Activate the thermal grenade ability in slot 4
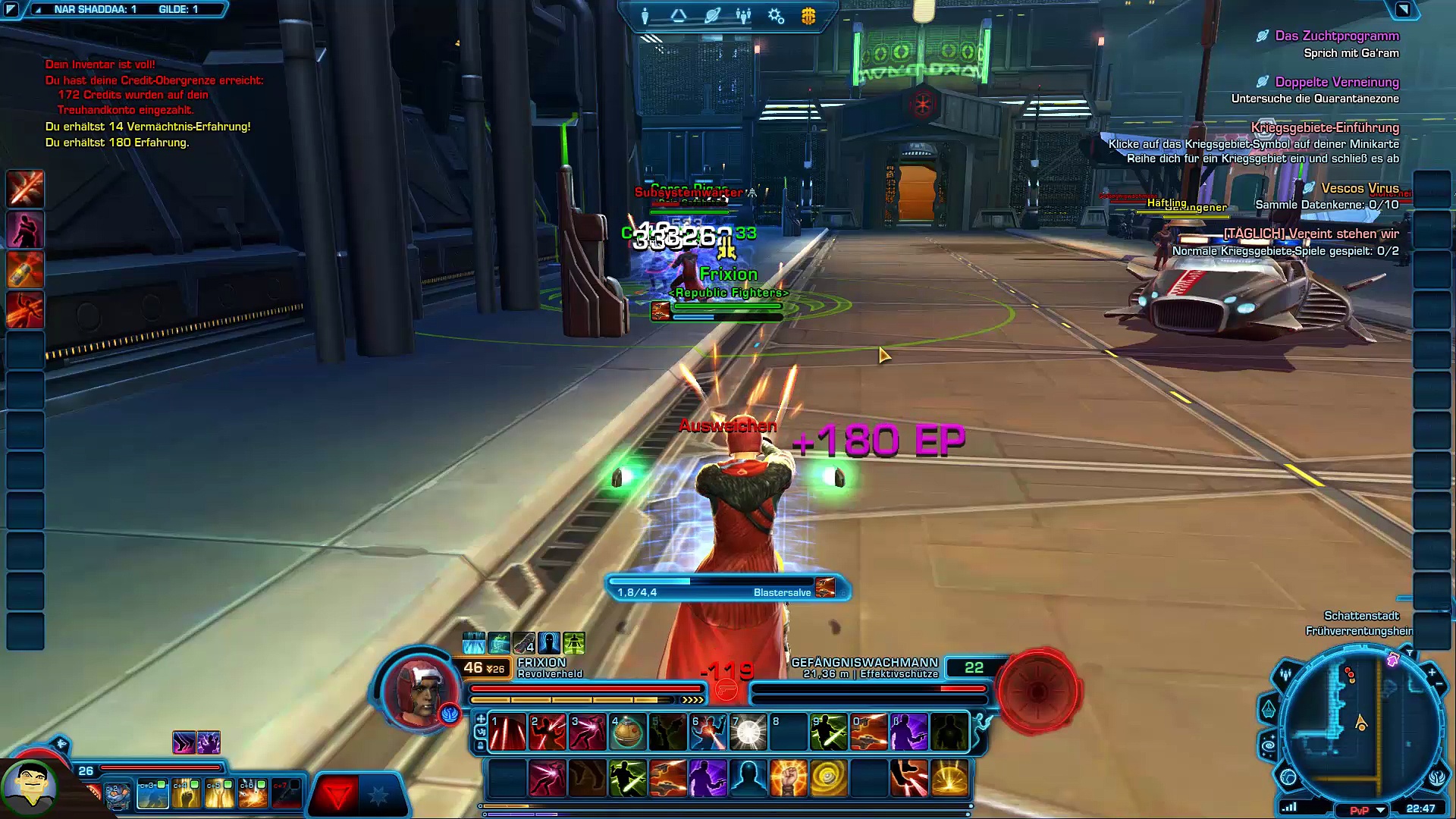 coord(627,733)
